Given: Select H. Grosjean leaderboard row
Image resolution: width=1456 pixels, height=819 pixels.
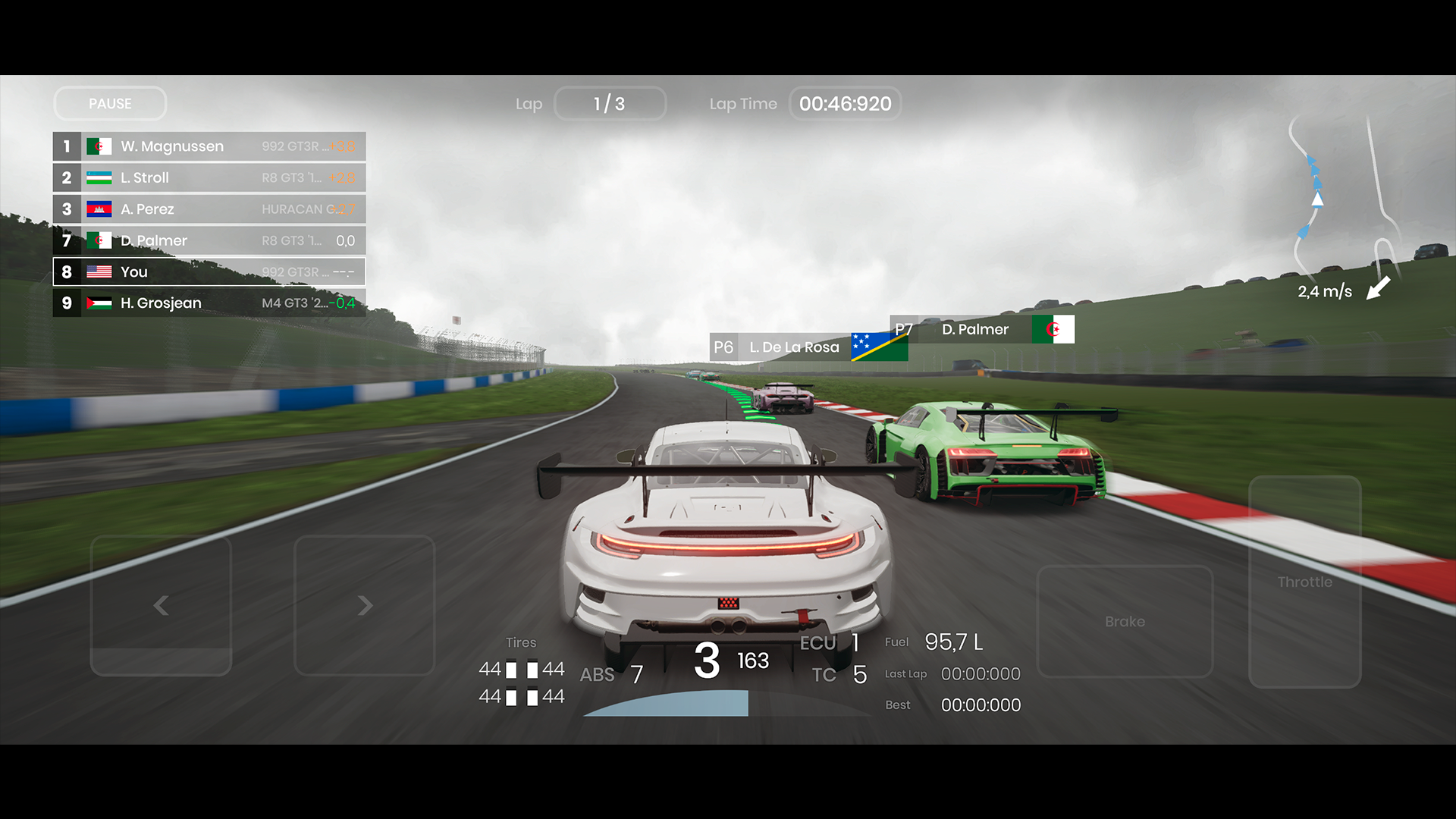Looking at the screenshot, I should pos(209,303).
